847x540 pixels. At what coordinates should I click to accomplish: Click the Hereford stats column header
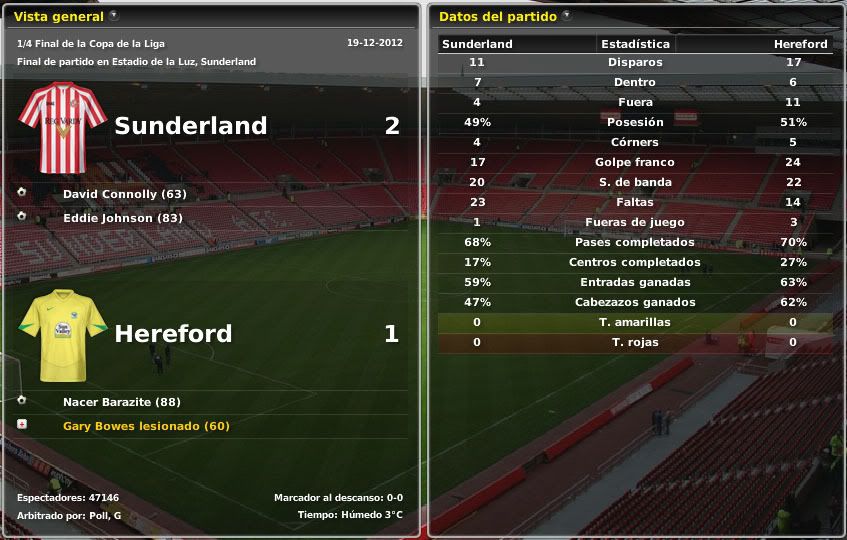tap(800, 44)
